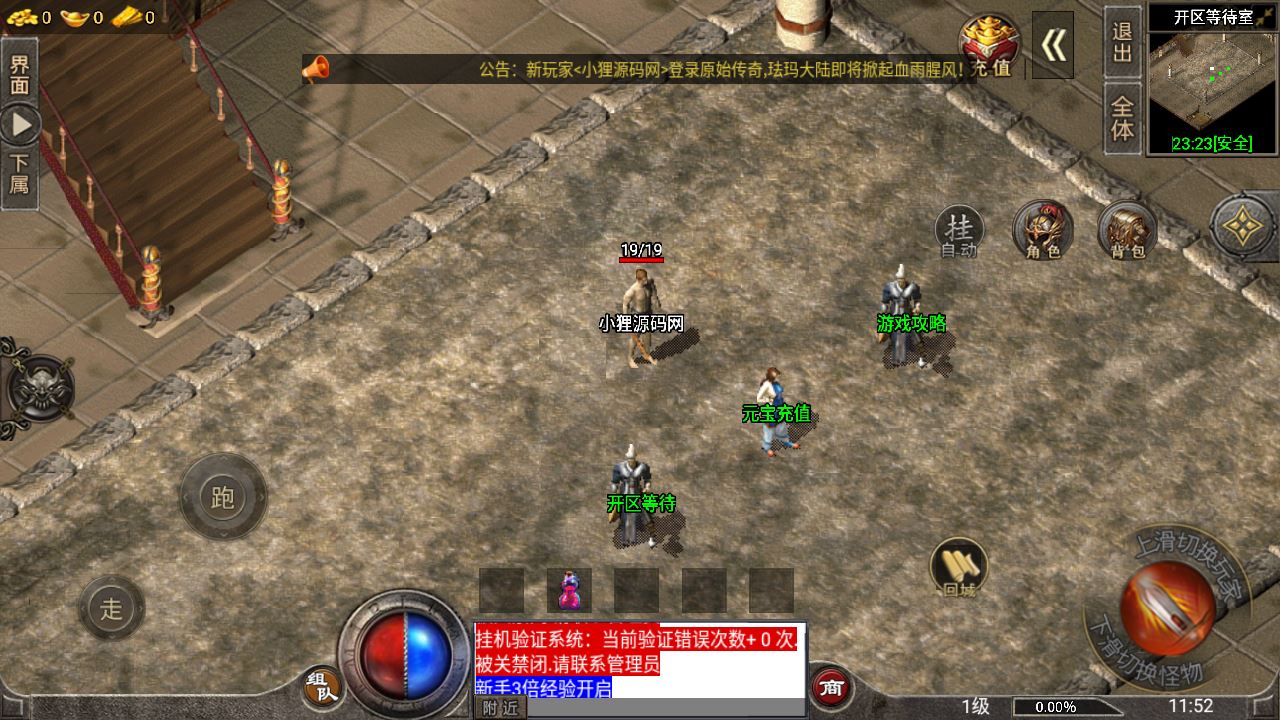Open the 组队 team party button
The height and width of the screenshot is (720, 1280).
pyautogui.click(x=322, y=686)
